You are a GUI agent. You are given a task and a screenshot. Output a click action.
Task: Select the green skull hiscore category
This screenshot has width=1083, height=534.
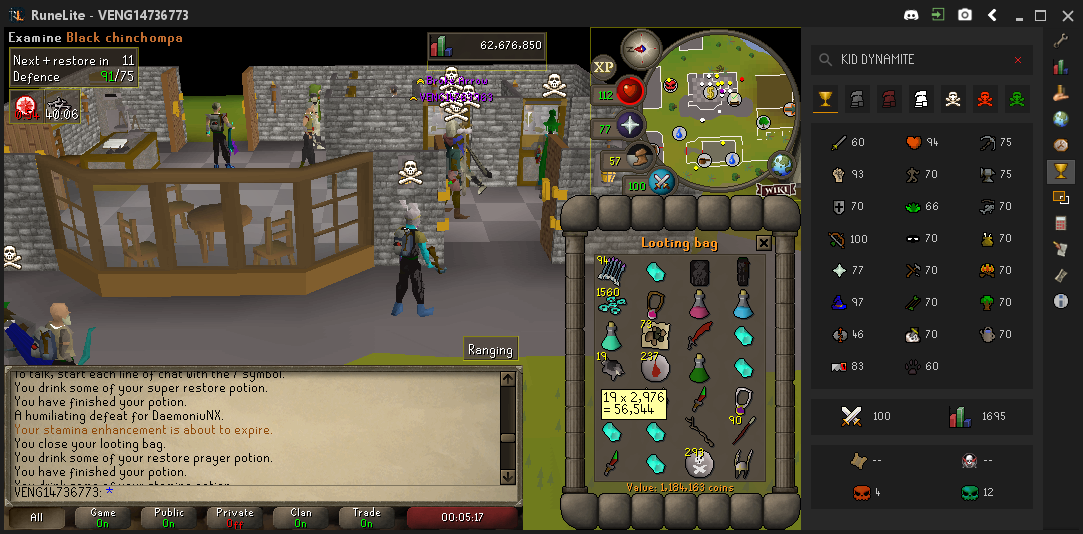pos(1018,99)
